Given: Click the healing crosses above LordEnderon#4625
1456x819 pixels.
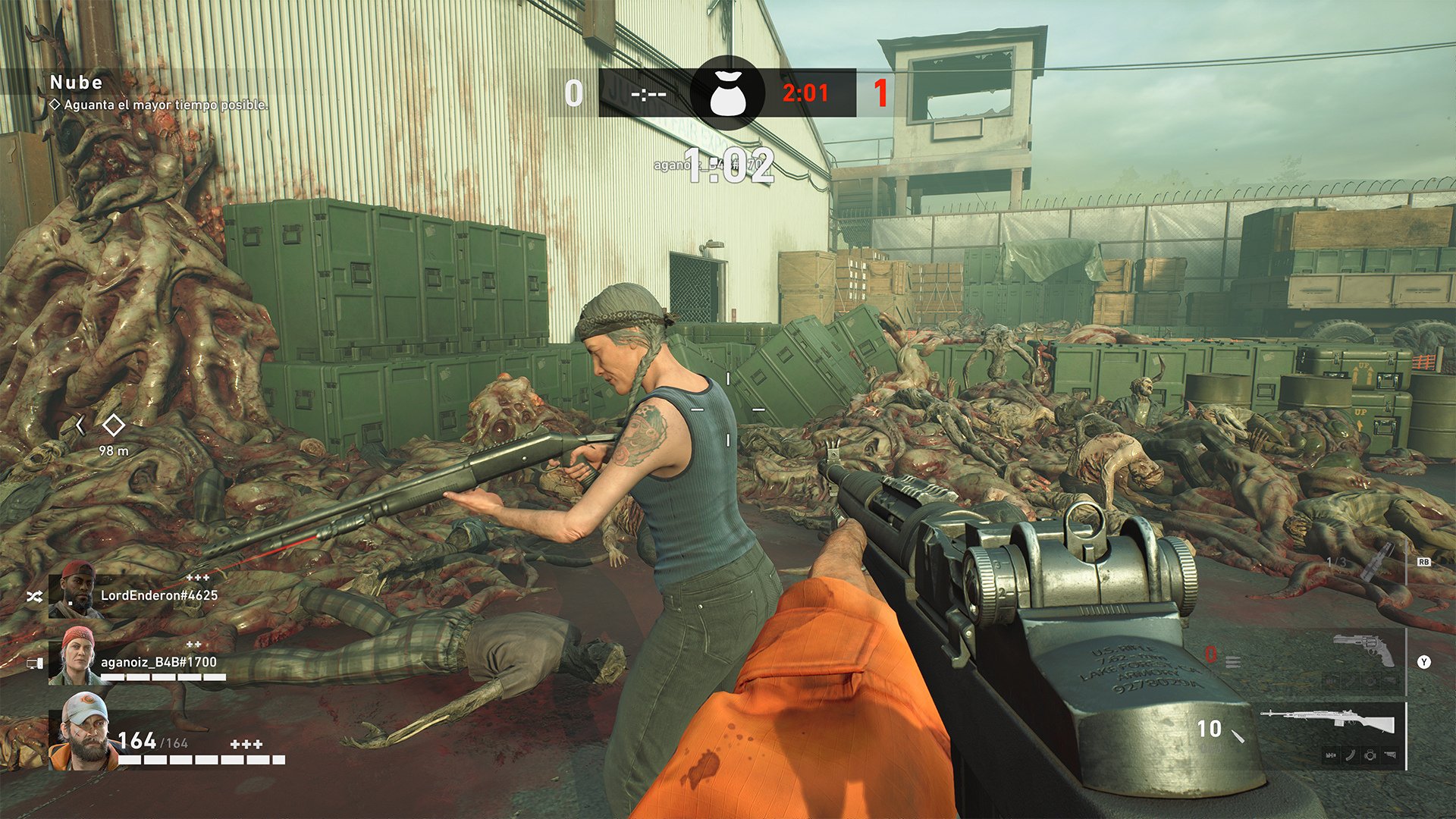Looking at the screenshot, I should pyautogui.click(x=198, y=578).
